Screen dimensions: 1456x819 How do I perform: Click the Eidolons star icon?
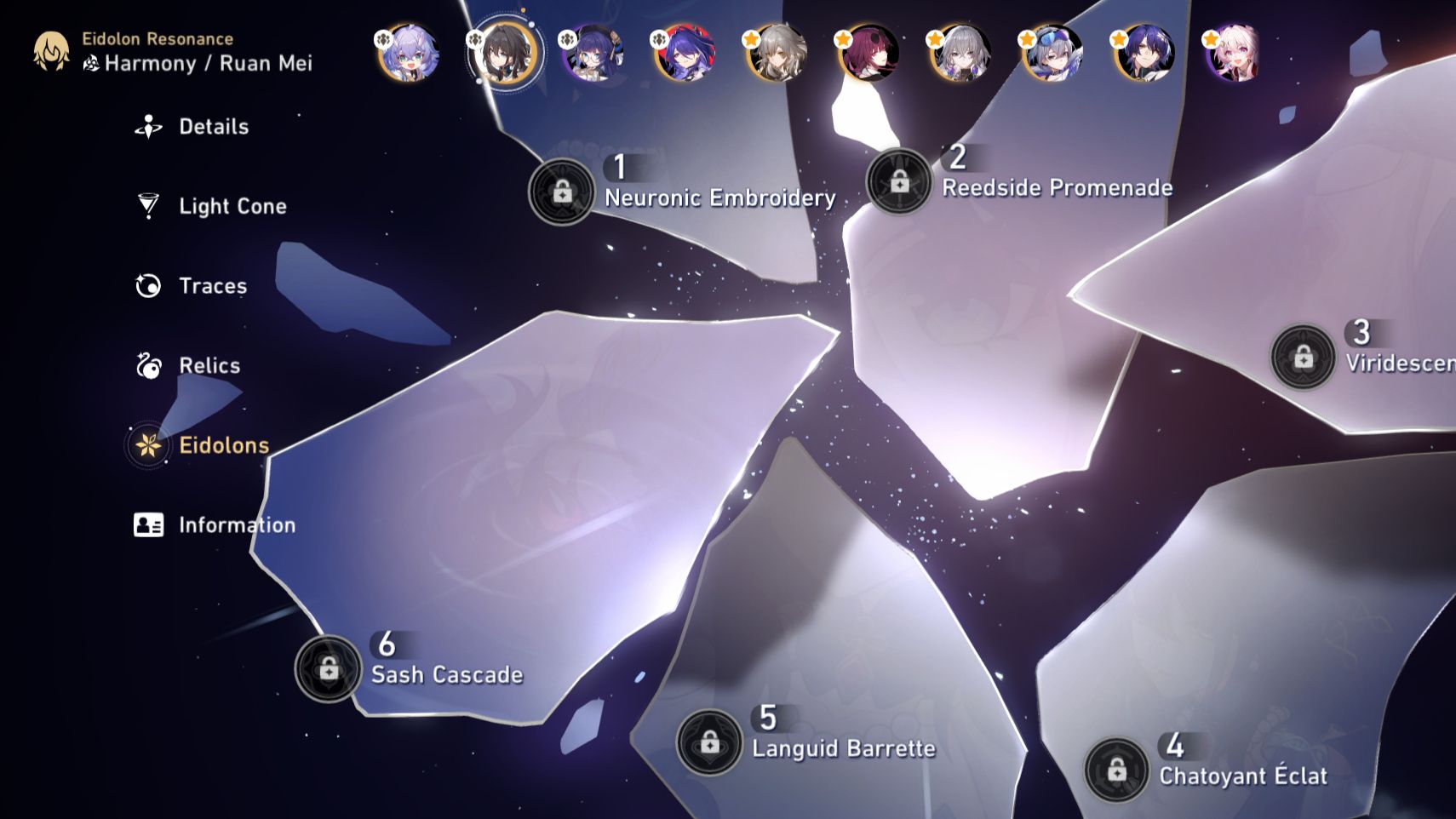pos(150,444)
